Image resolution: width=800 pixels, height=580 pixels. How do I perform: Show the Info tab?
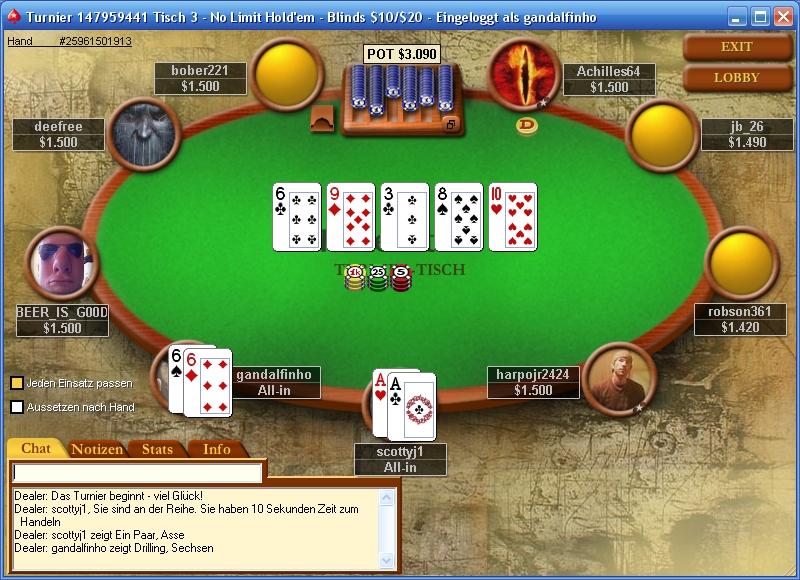point(216,449)
